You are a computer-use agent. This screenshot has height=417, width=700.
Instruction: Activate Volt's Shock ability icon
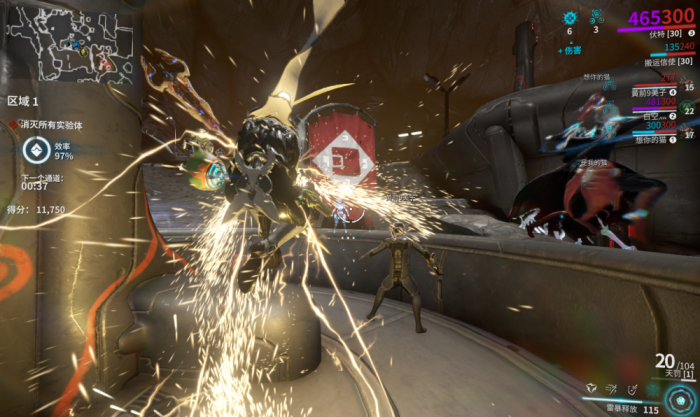click(x=591, y=388)
